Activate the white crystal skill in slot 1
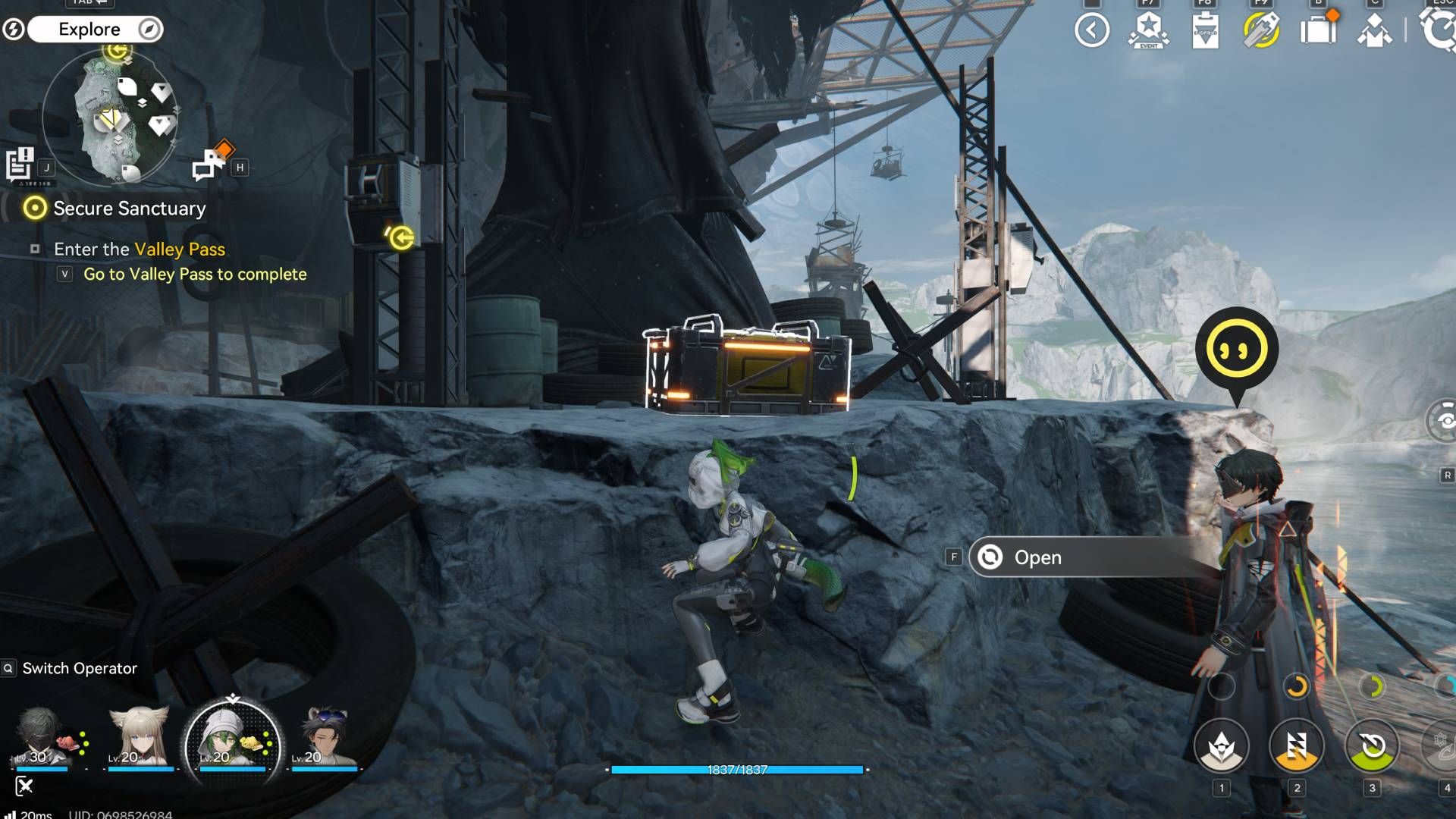Screen dimensions: 1456x819 point(1221,746)
